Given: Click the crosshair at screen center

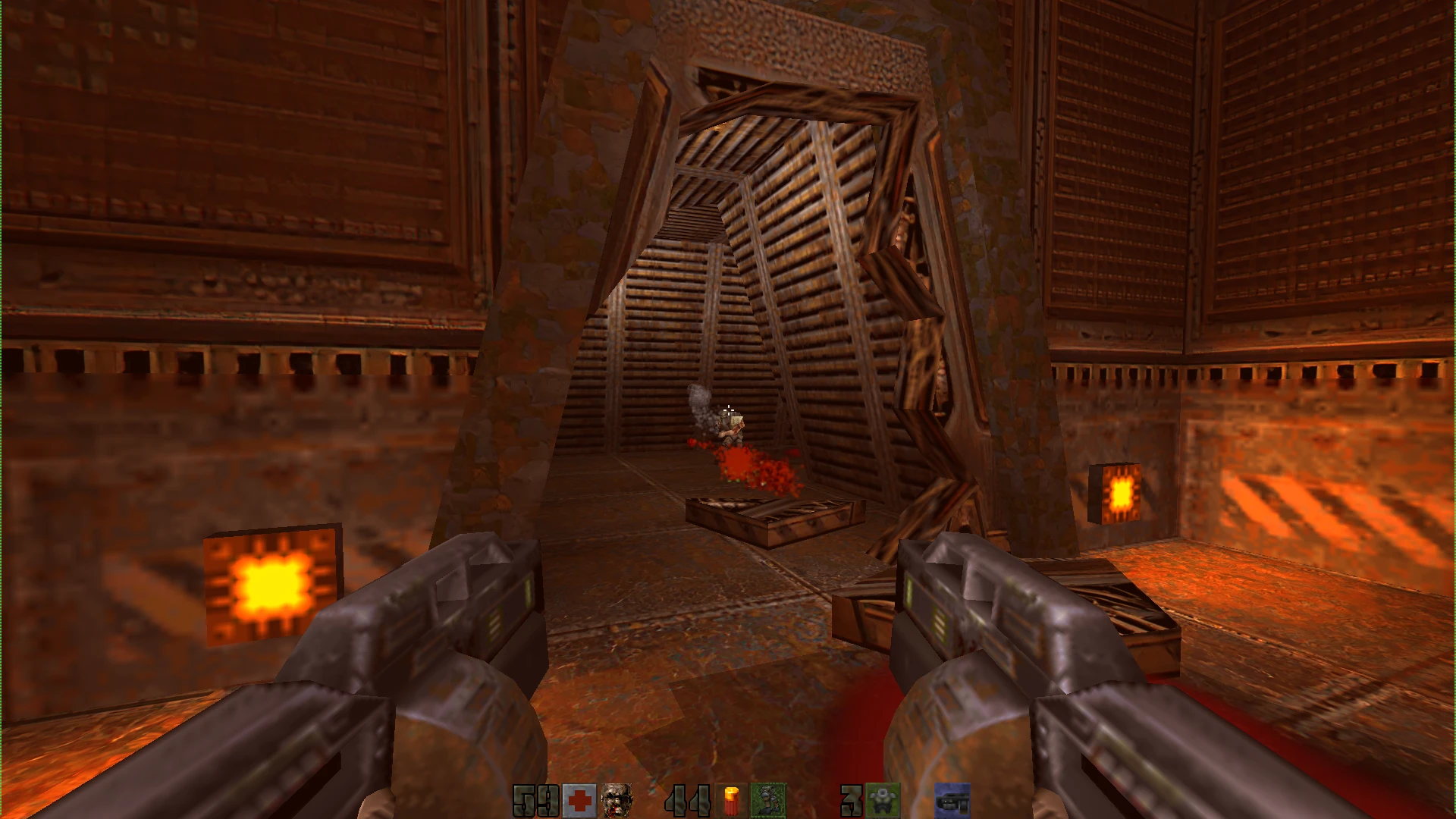Looking at the screenshot, I should (x=728, y=409).
